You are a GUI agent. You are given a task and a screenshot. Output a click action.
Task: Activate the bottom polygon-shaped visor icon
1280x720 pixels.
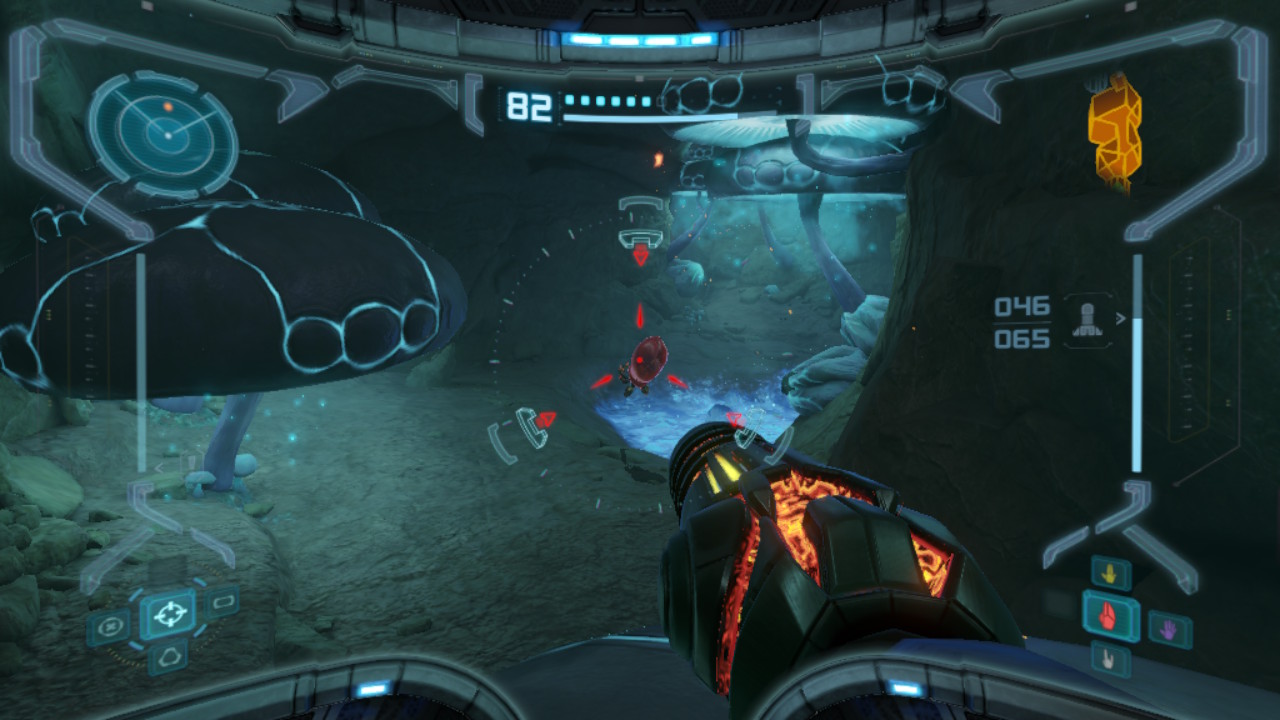click(167, 657)
